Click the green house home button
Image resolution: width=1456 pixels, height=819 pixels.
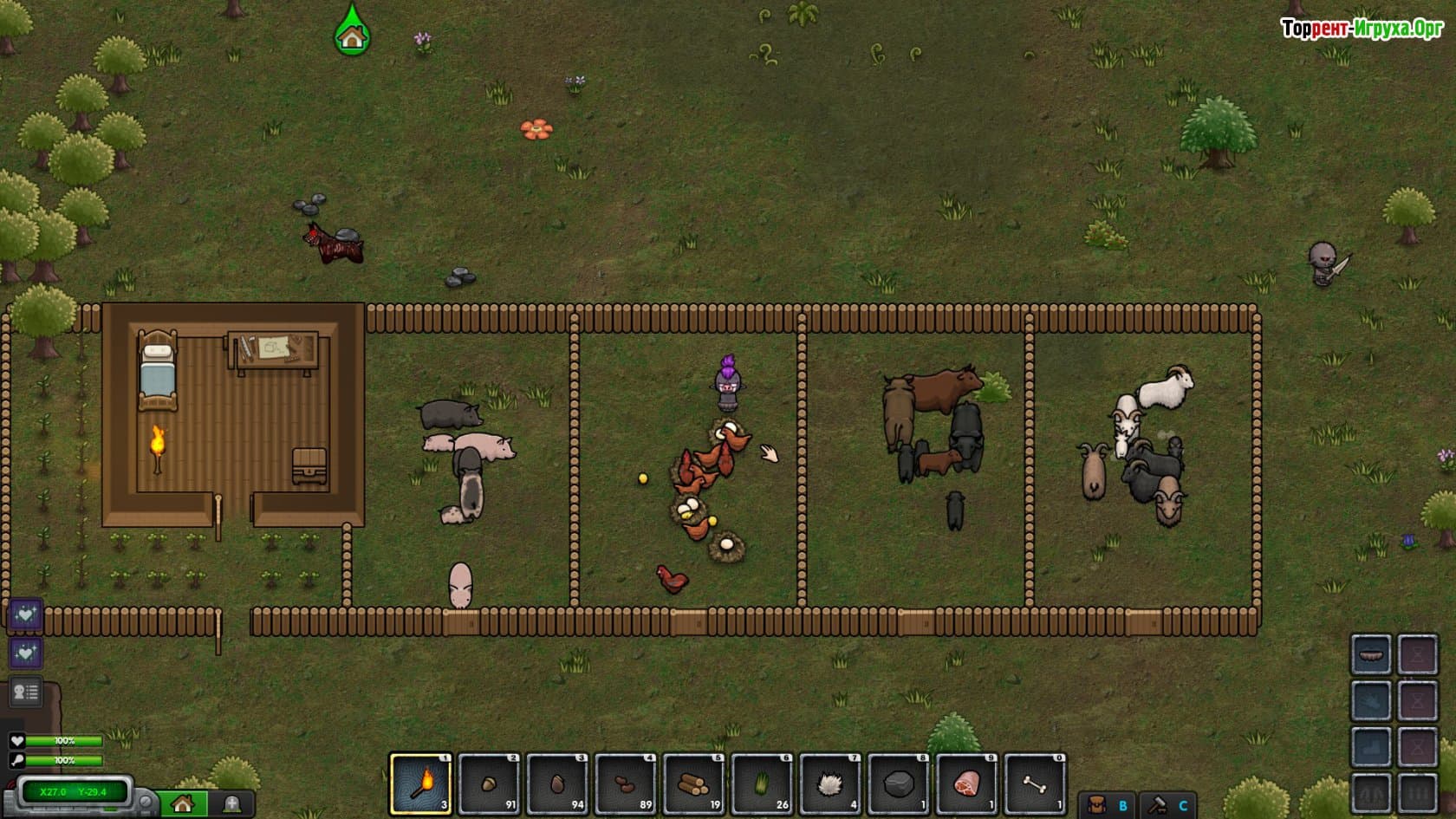point(183,804)
